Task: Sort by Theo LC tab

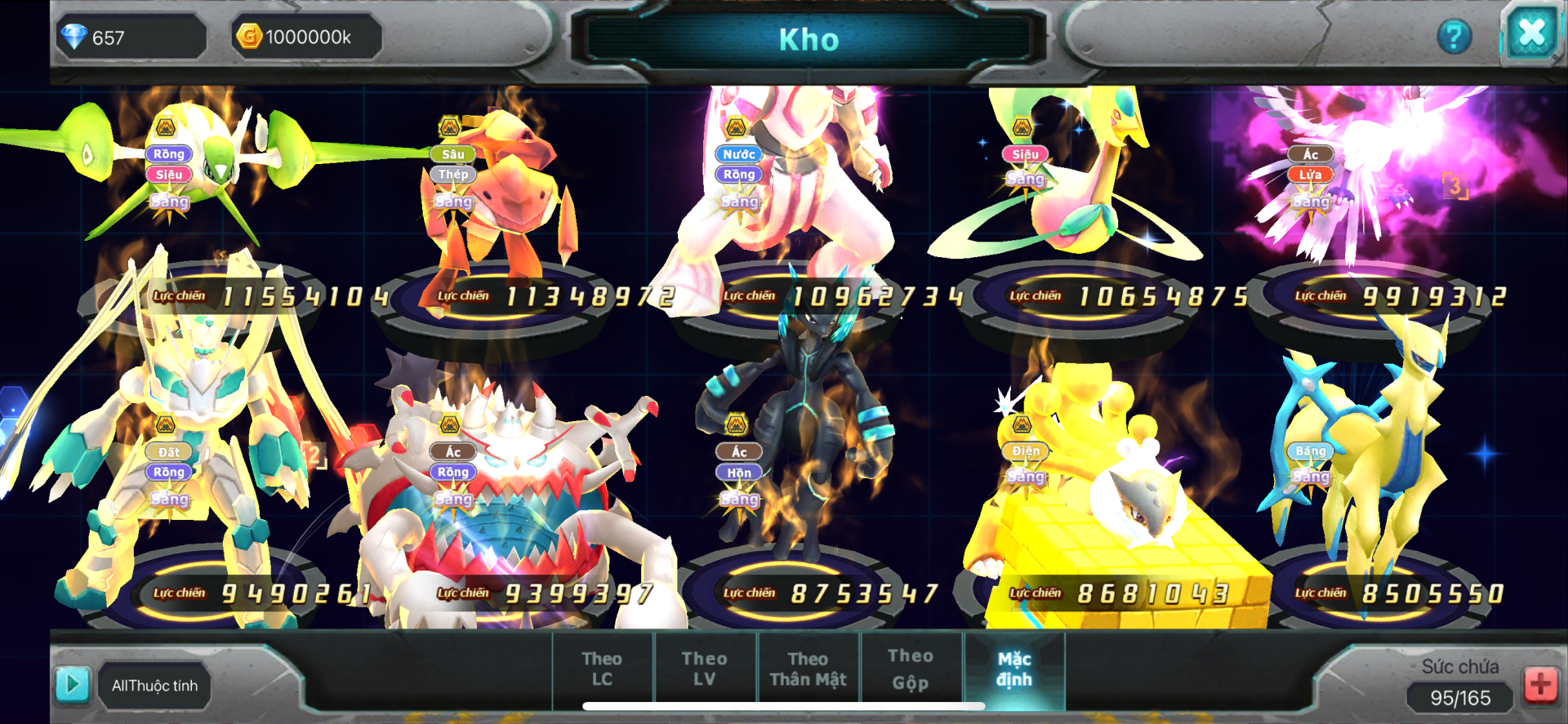Action: pyautogui.click(x=602, y=668)
